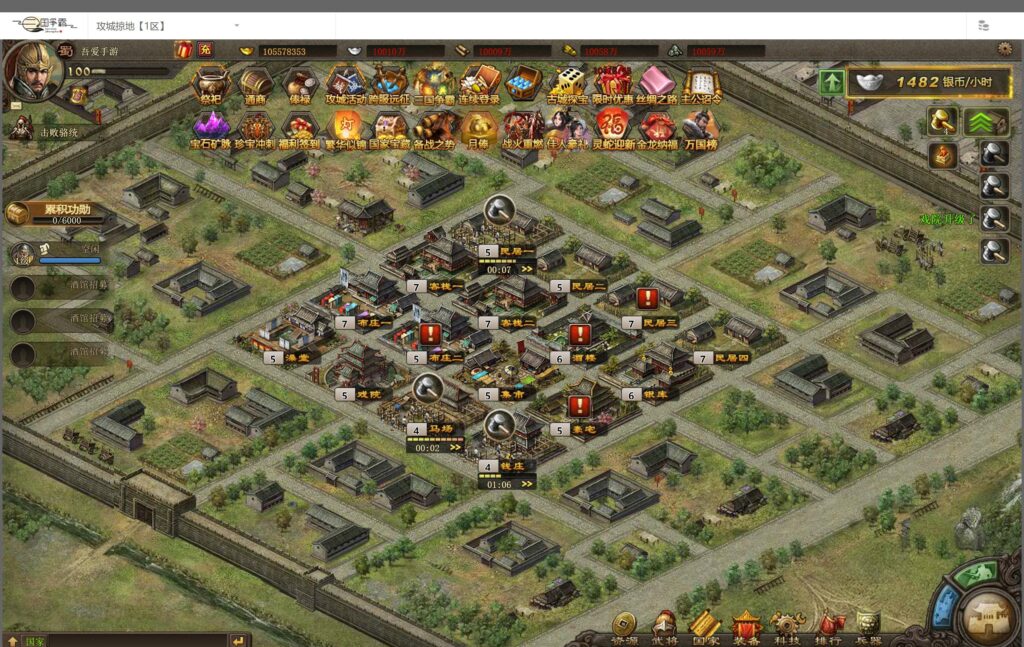Open the 月俸 monthly salary icon

(479, 126)
